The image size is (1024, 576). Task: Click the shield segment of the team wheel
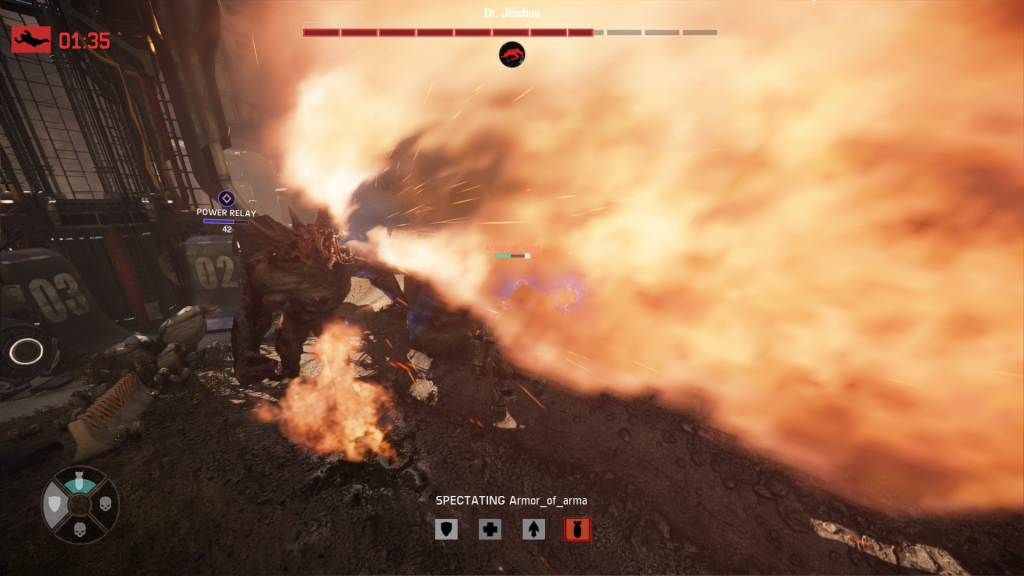(x=56, y=507)
